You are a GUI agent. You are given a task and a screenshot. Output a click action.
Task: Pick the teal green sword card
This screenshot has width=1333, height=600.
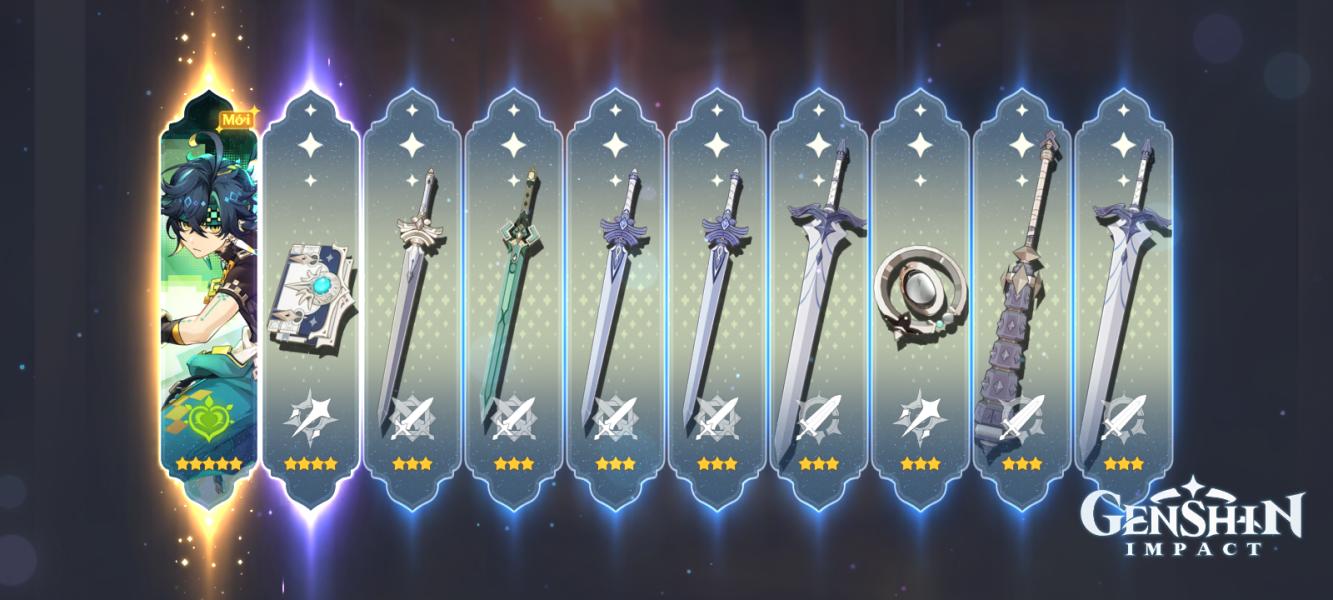coord(513,300)
